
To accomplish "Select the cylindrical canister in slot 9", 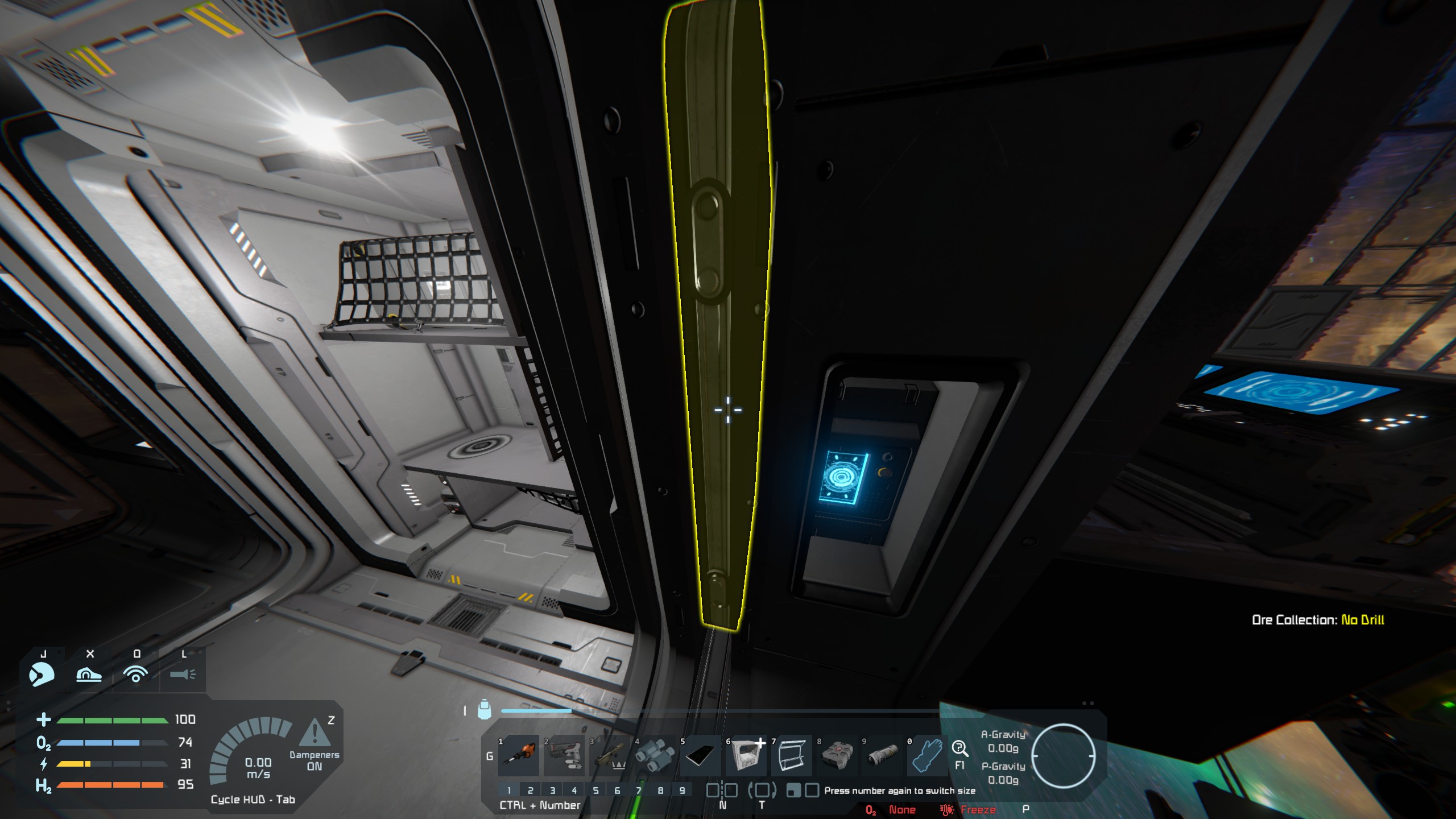I will pos(882,756).
